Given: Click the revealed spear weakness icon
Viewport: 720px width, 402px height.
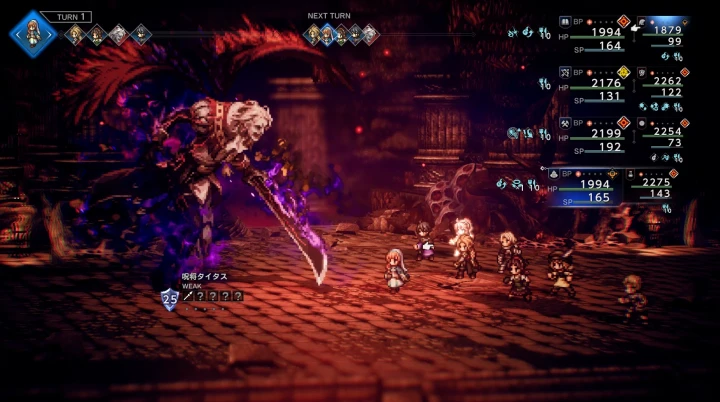Looking at the screenshot, I should click(186, 295).
